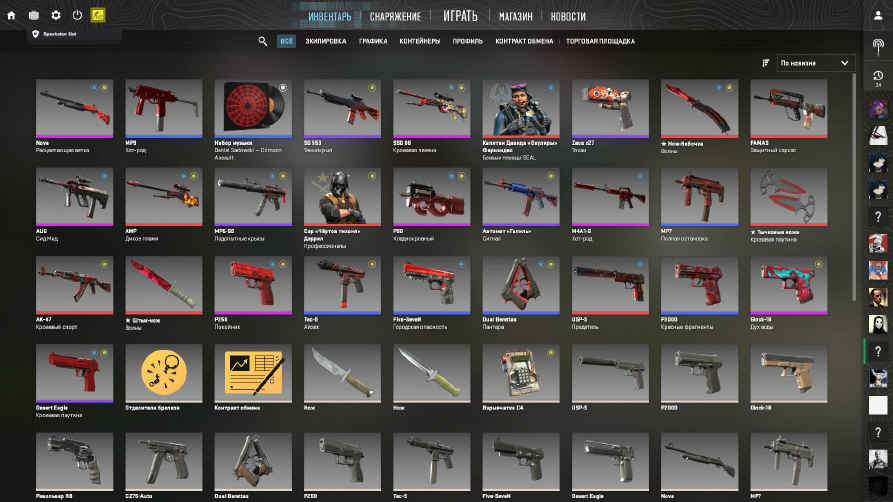Open the Снаряжение loadout page
This screenshot has height=502, width=893.
[394, 16]
